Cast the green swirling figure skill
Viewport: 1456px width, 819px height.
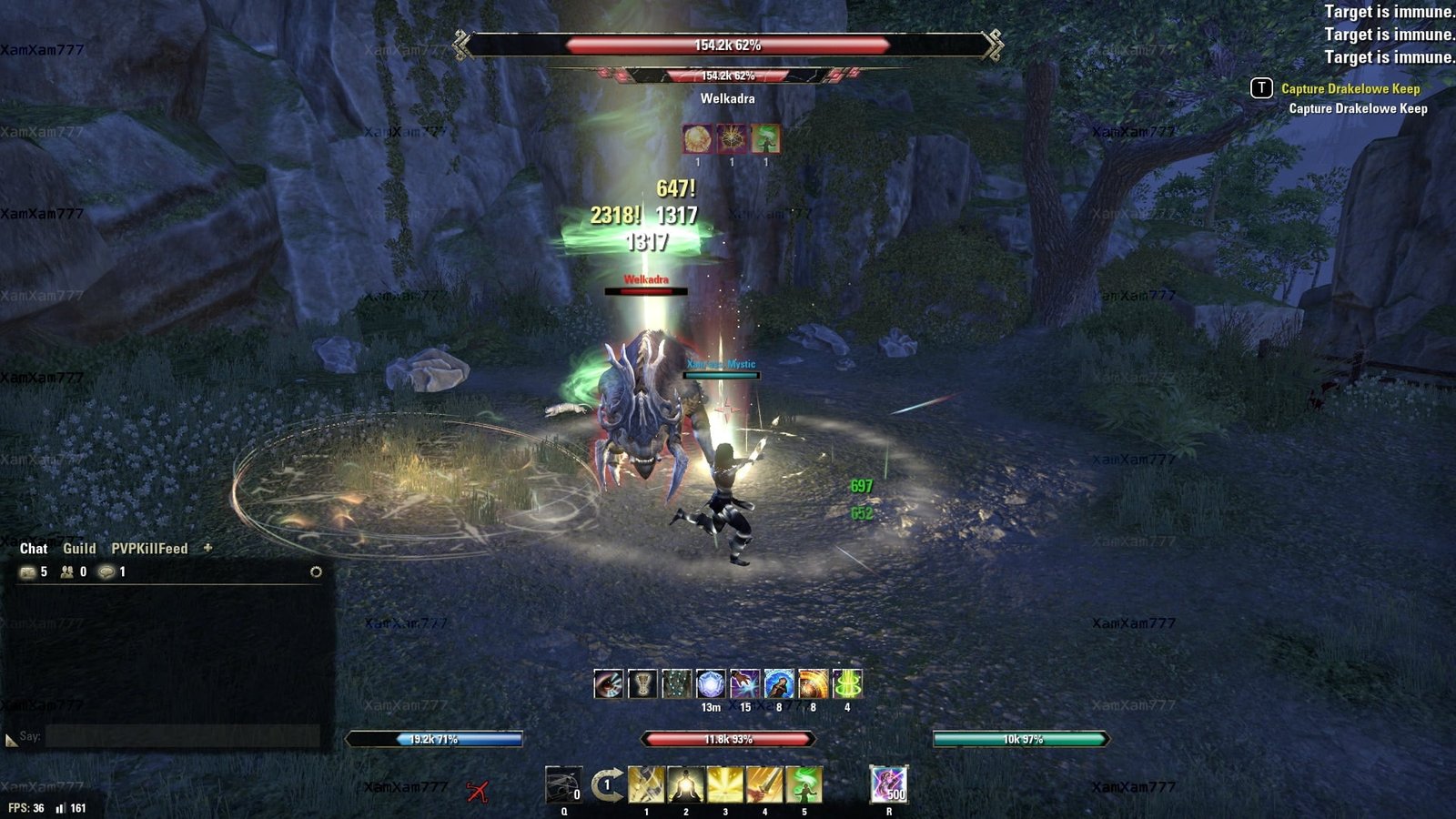pyautogui.click(x=804, y=784)
